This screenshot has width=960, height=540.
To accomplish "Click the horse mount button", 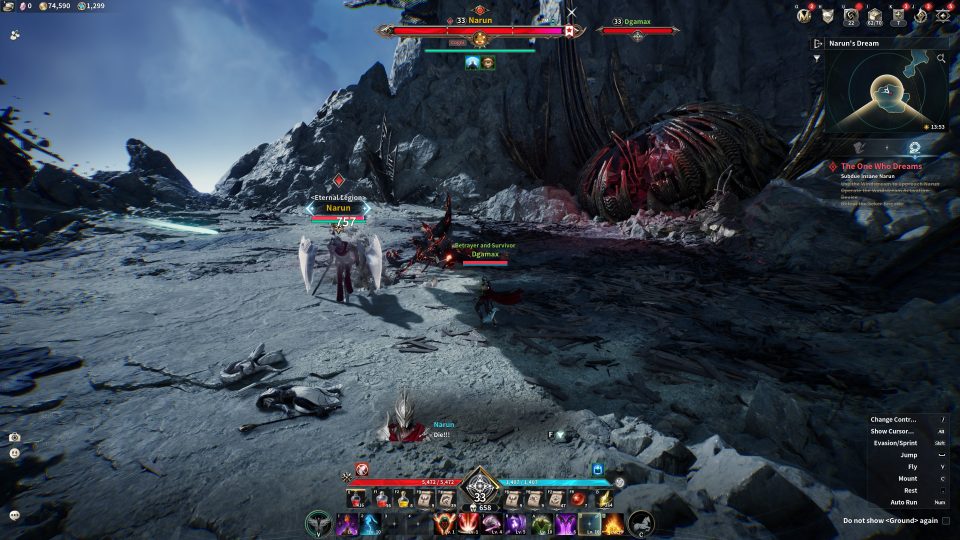I will click(x=640, y=522).
